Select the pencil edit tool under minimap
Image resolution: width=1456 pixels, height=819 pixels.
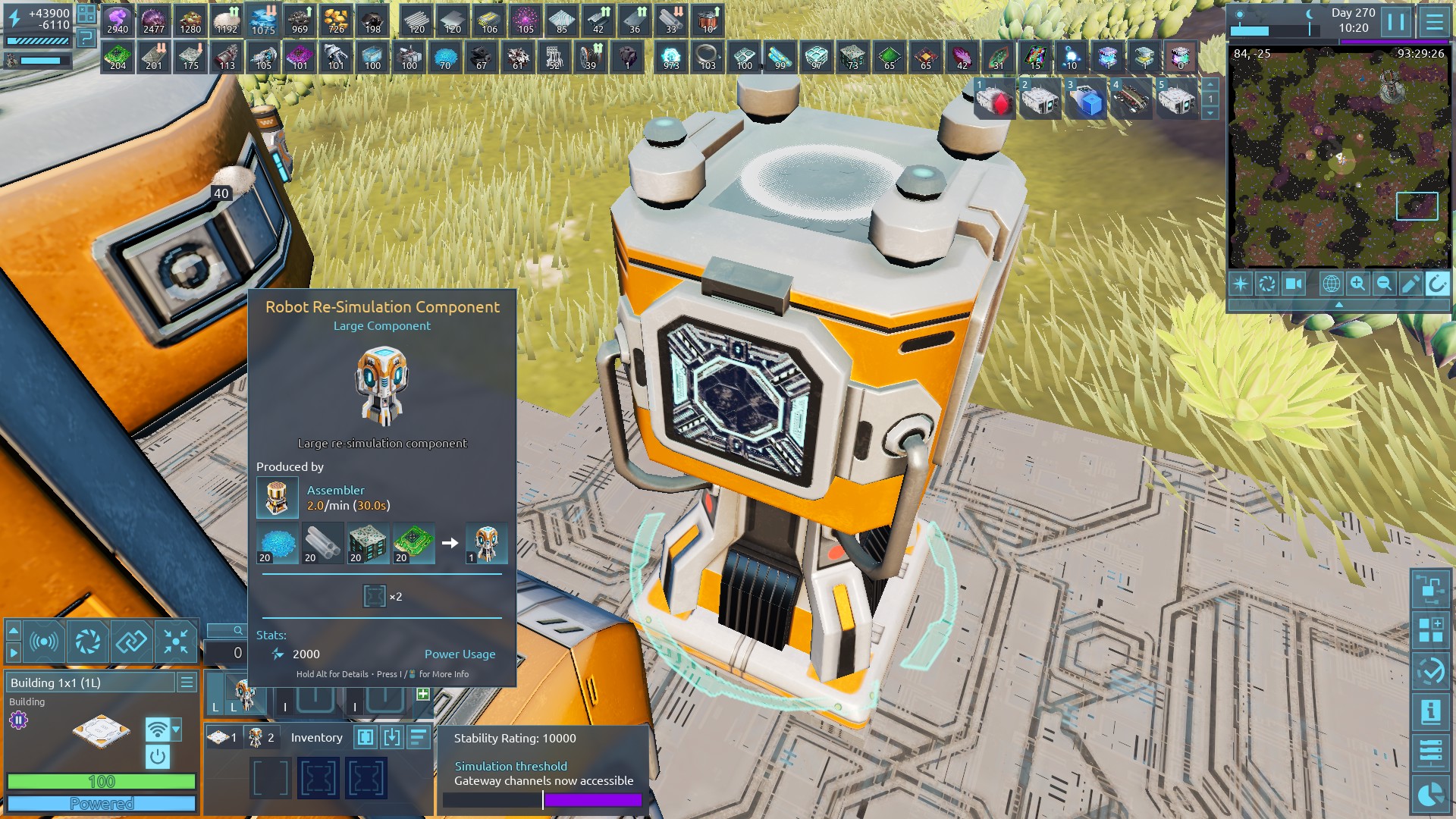click(x=1410, y=284)
